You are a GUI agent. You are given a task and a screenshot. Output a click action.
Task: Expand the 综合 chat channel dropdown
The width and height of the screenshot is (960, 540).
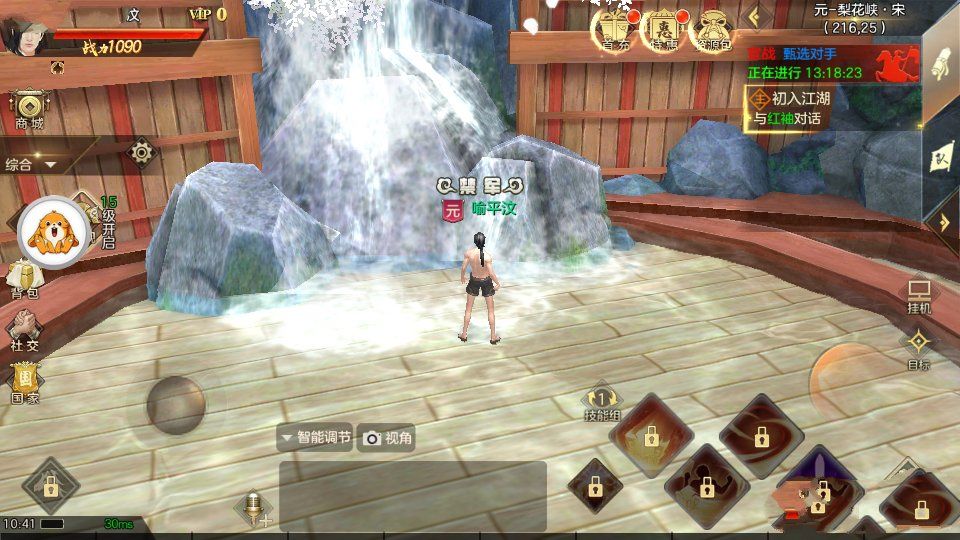[32, 164]
